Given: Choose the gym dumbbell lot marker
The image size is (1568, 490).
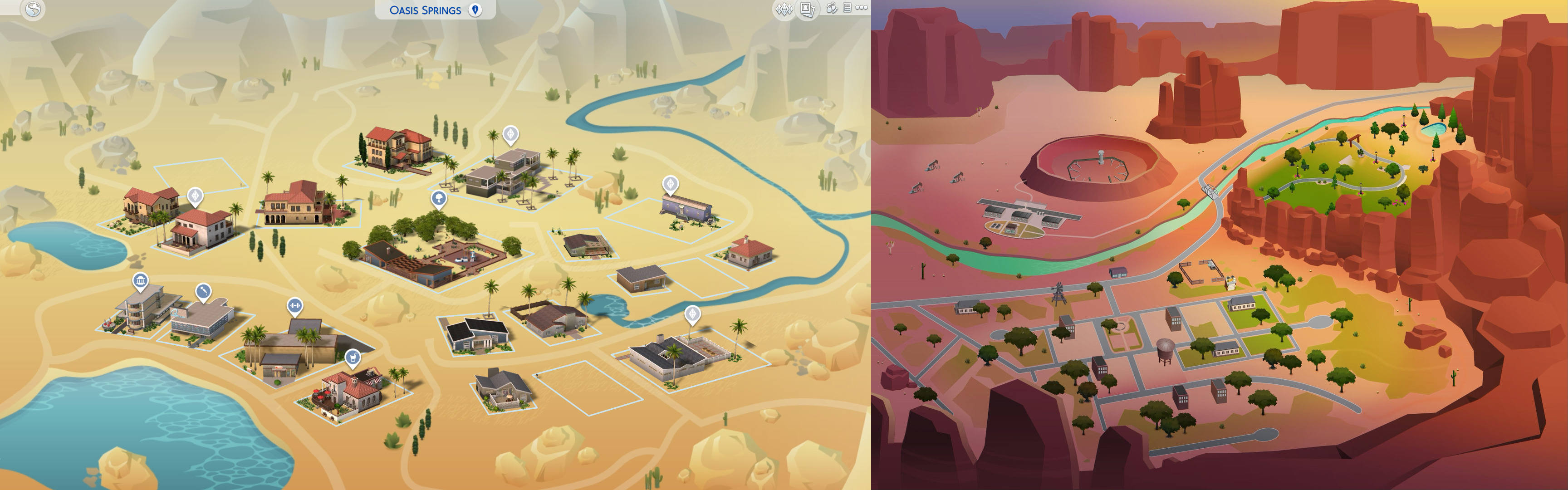Looking at the screenshot, I should (294, 305).
